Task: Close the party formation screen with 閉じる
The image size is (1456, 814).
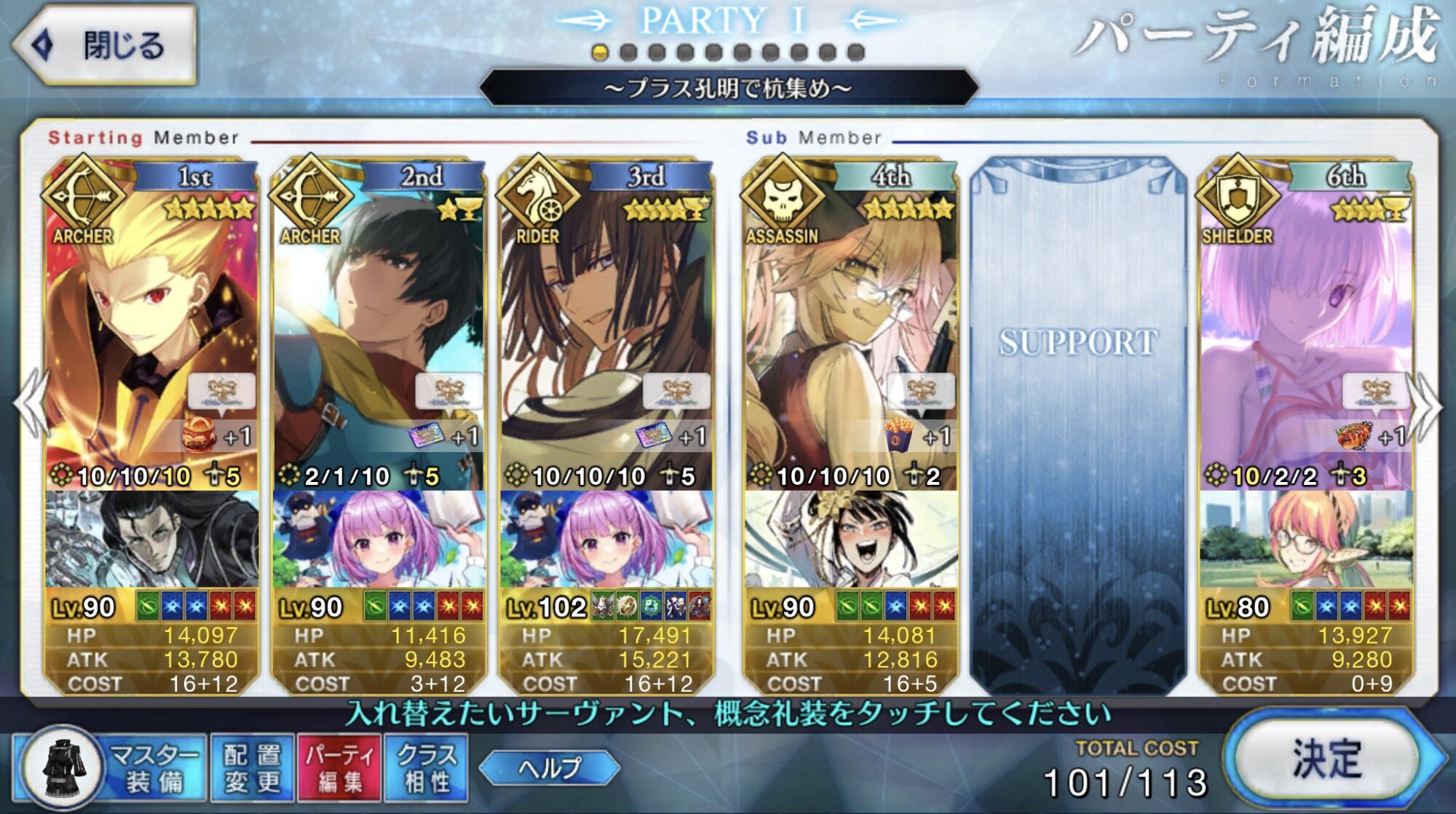Action: tap(106, 45)
